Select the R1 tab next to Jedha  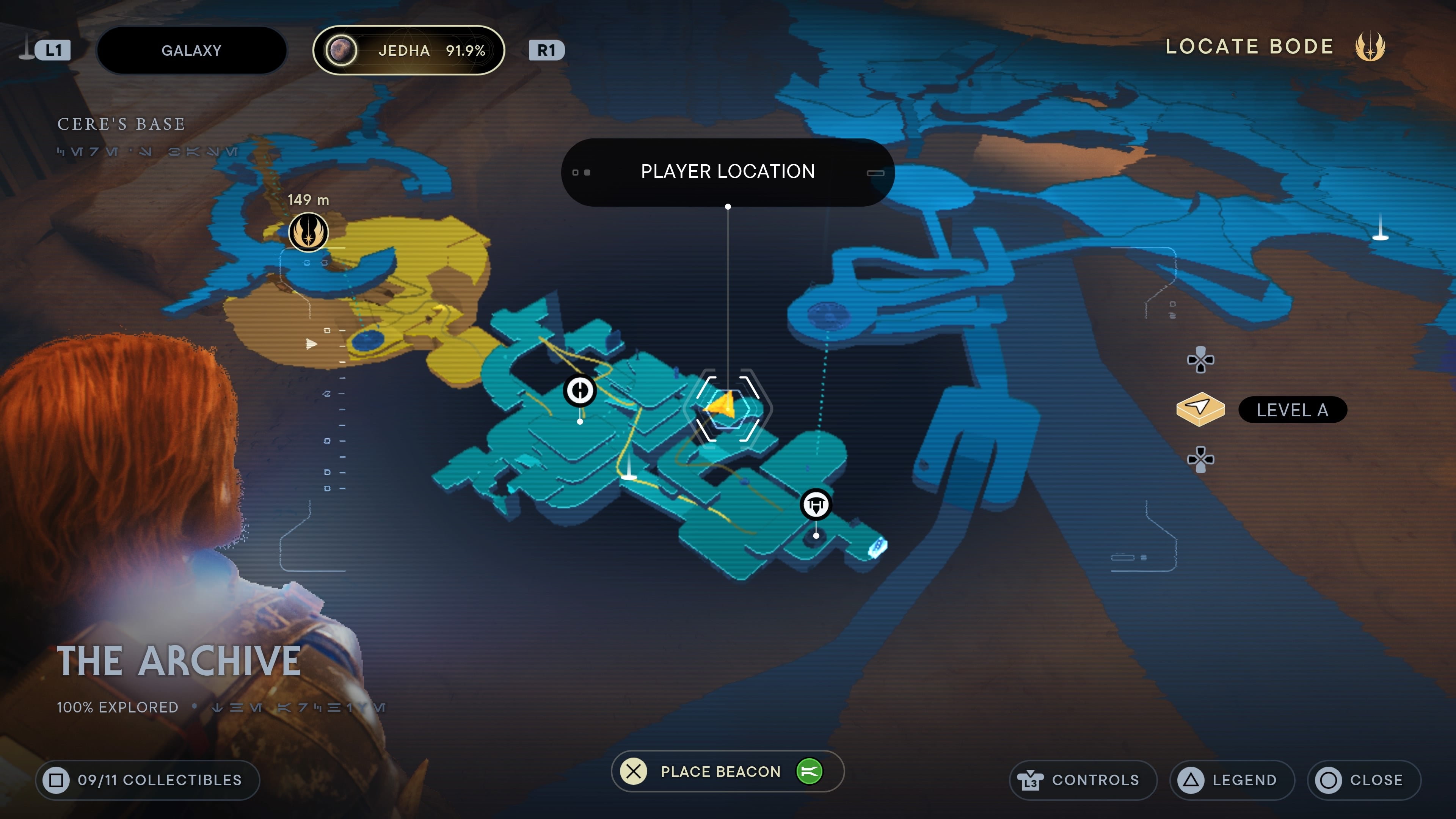546,50
